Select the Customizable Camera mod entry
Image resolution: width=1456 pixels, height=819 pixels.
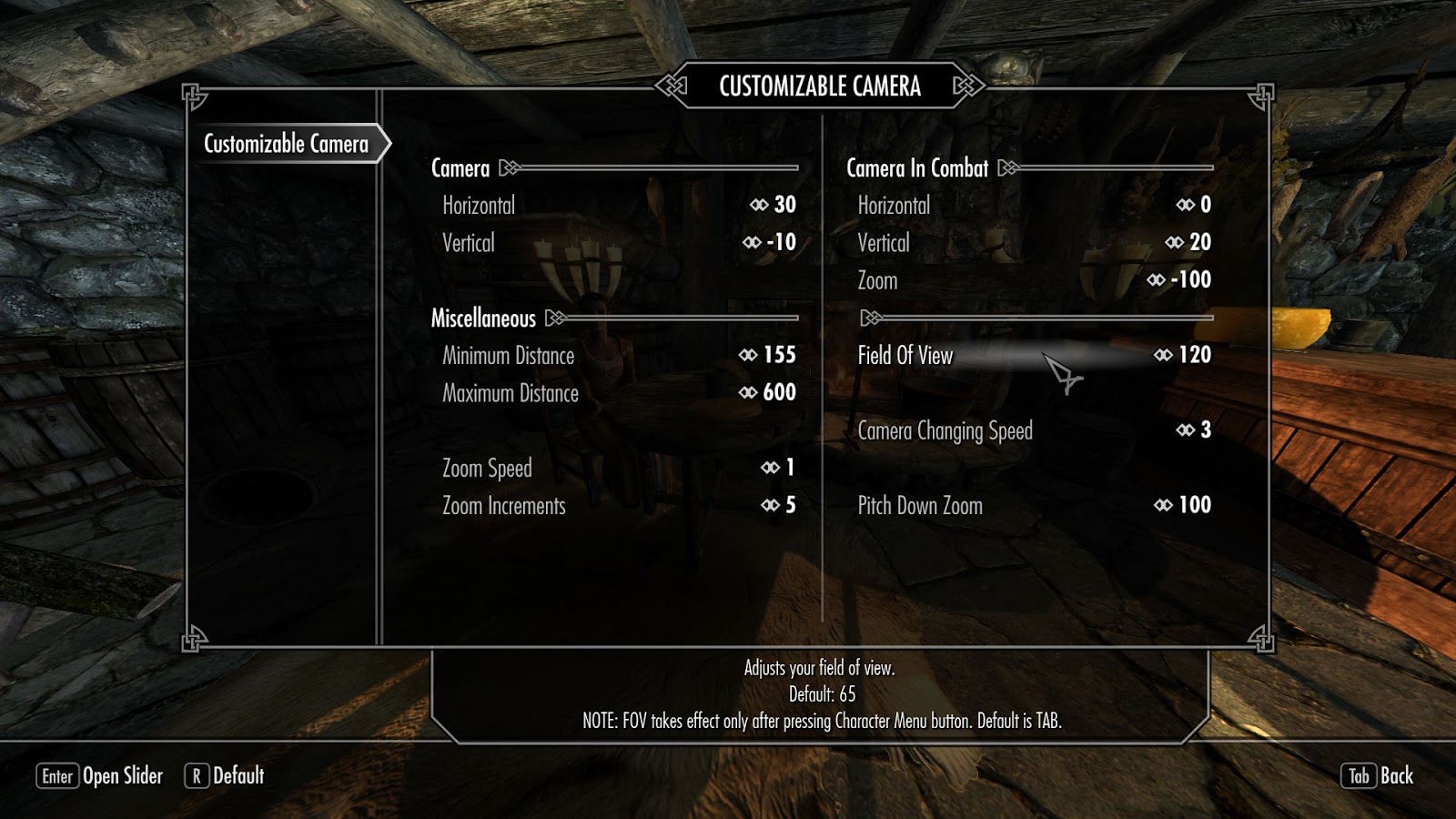[x=286, y=144]
